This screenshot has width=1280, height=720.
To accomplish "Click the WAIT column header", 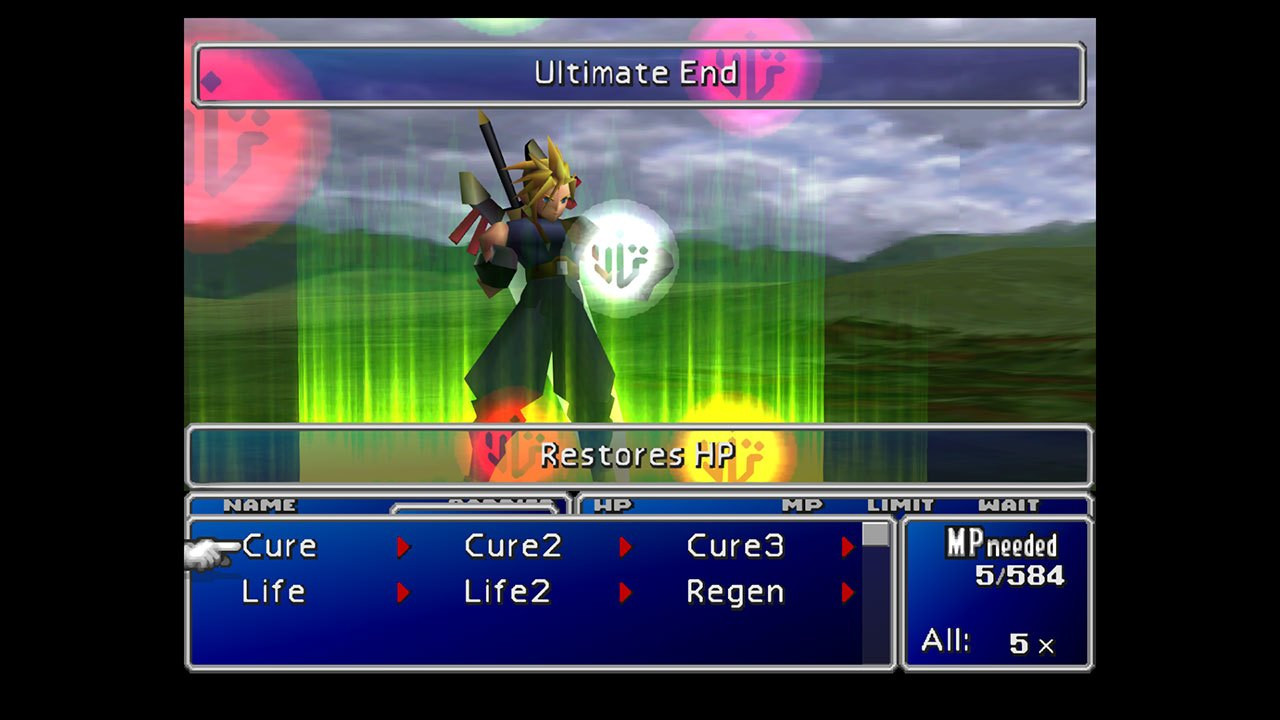I will 1010,506.
